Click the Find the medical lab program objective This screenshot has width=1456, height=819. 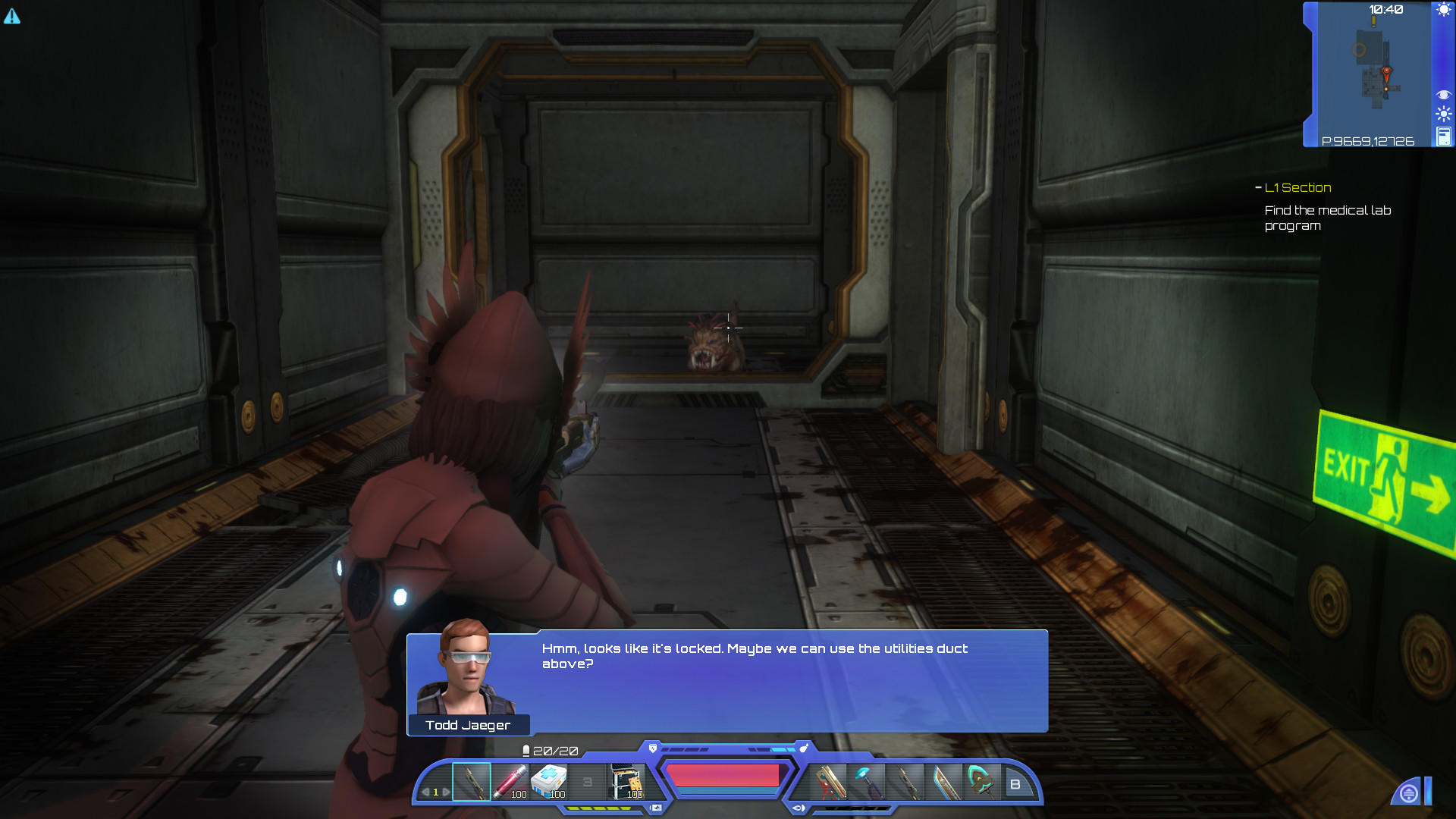[x=1328, y=218]
